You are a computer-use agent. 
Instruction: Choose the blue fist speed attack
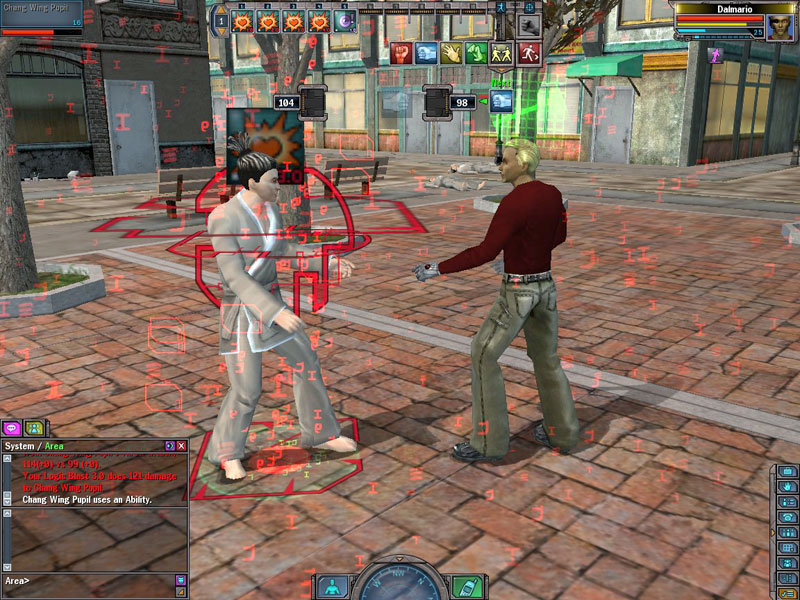point(425,53)
